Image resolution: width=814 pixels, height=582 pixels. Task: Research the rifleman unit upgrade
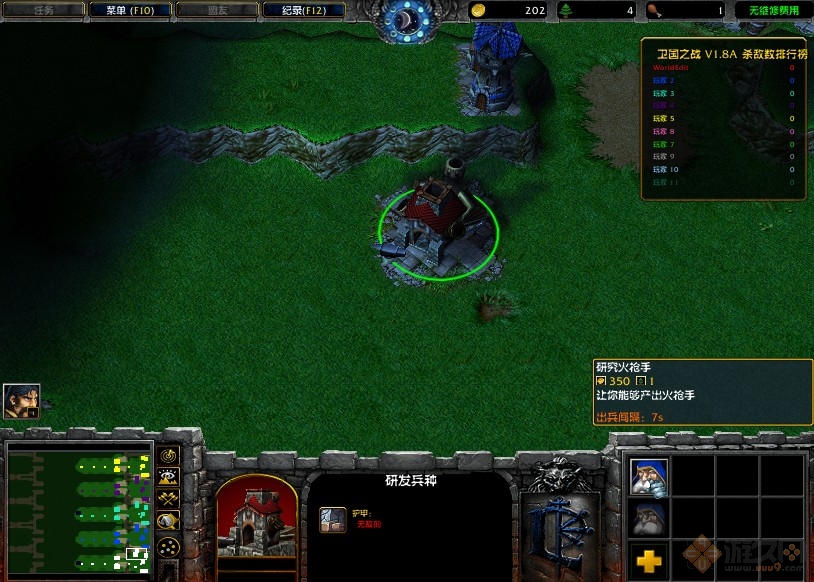pyautogui.click(x=648, y=477)
